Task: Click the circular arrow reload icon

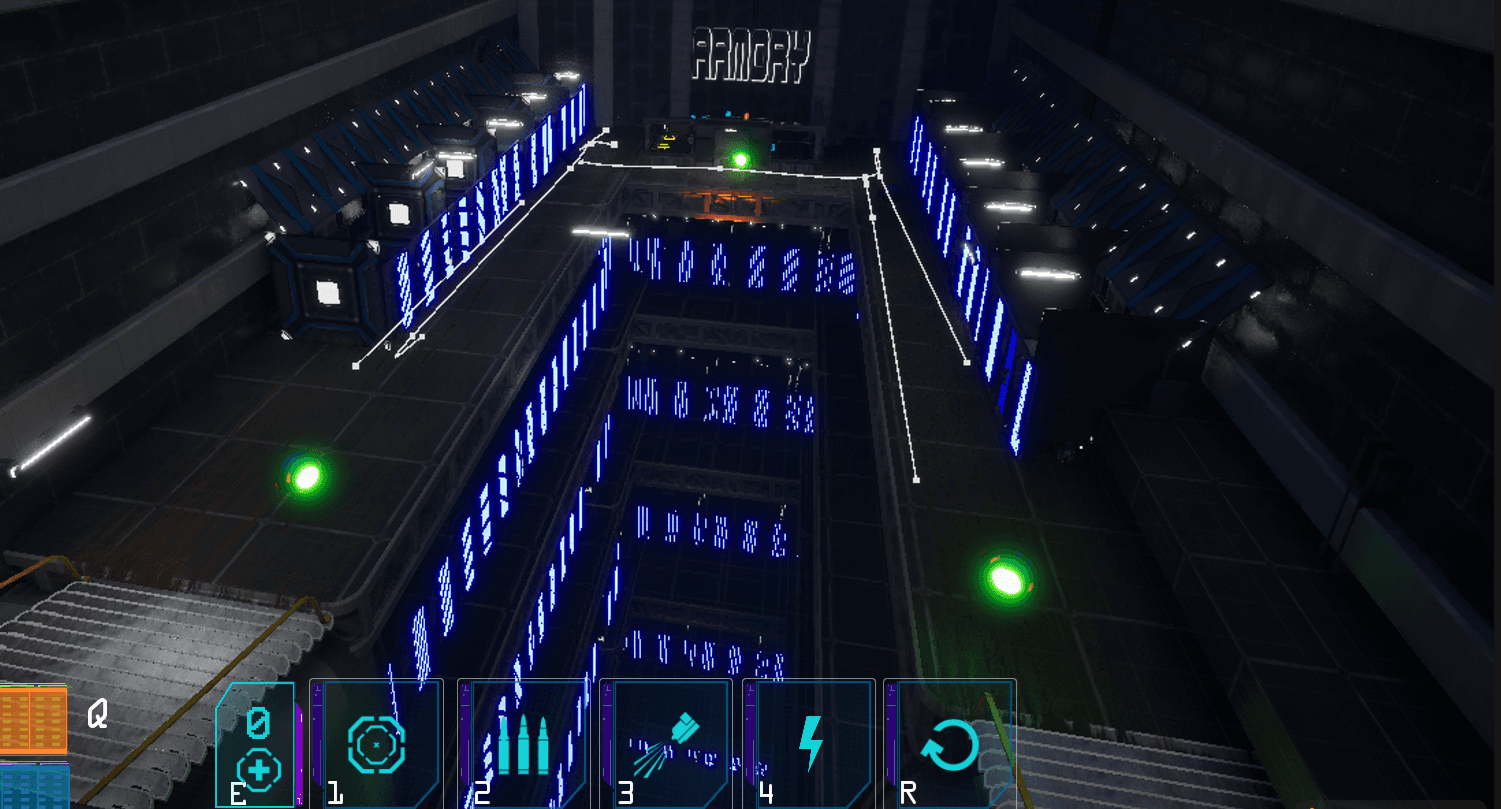Action: [949, 745]
